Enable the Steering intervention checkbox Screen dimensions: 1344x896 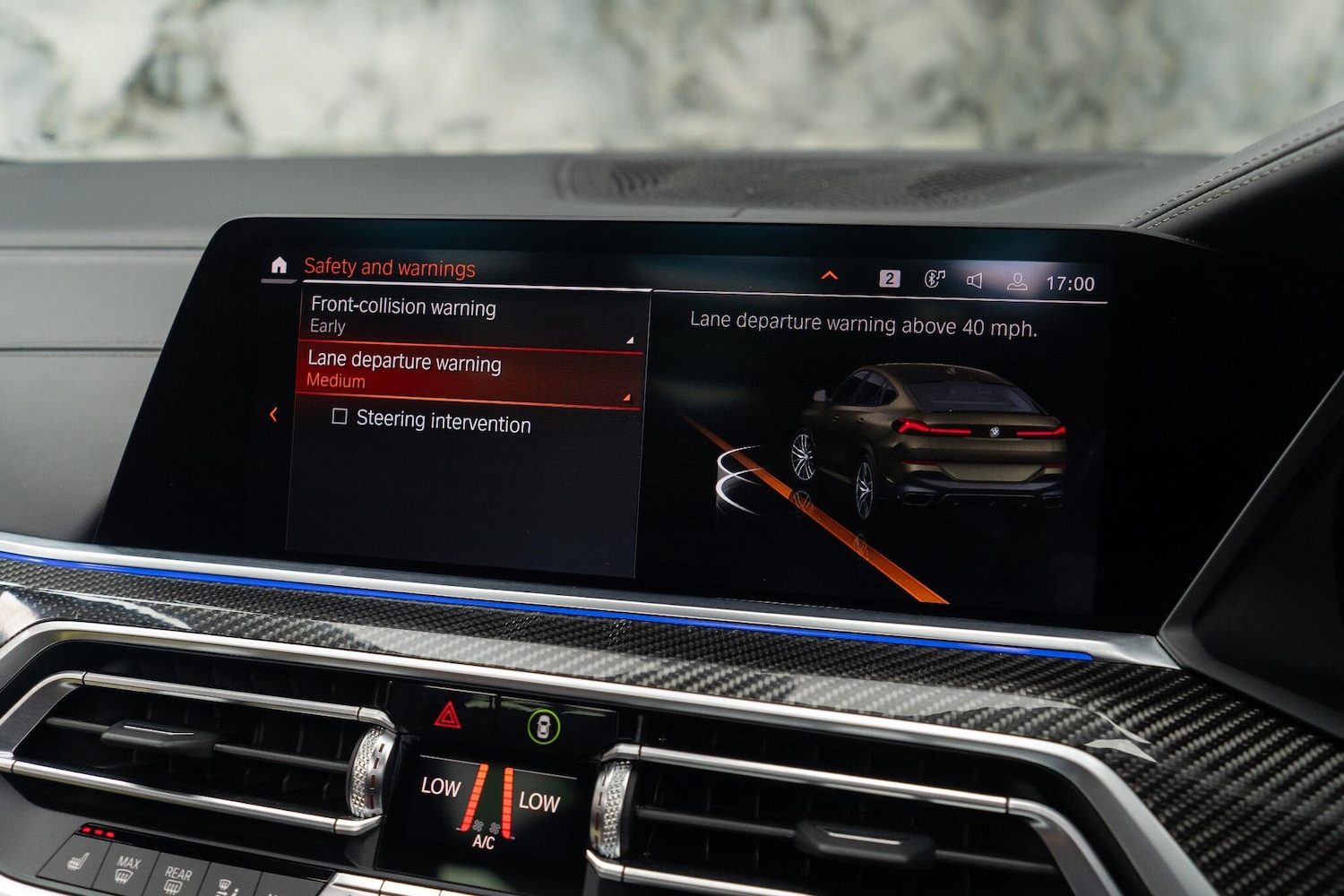point(339,418)
